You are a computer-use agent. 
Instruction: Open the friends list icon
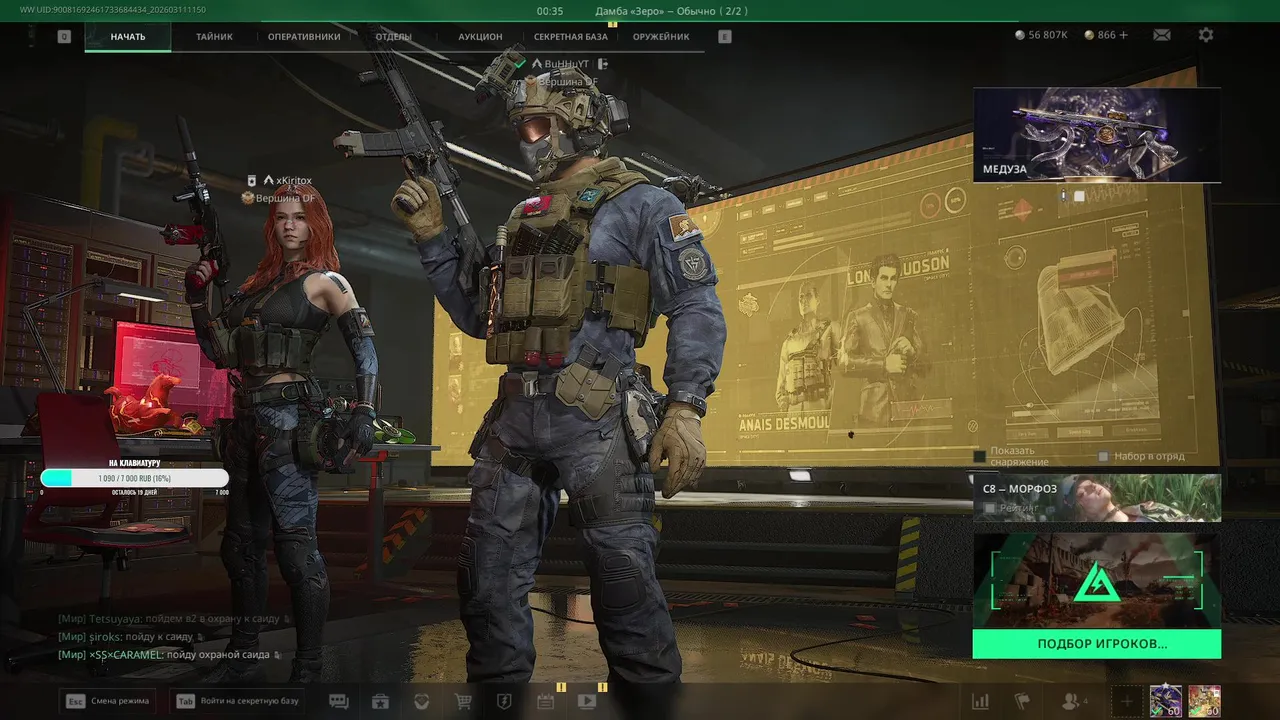click(x=1073, y=701)
